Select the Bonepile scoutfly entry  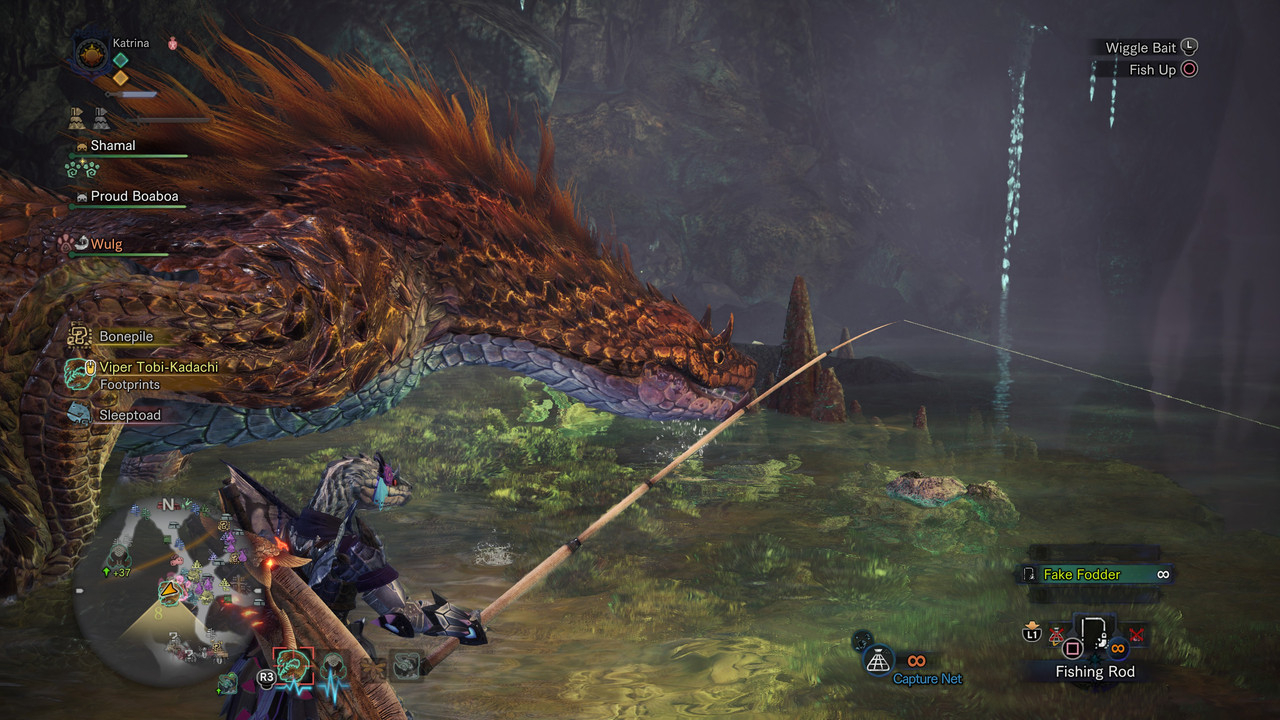click(125, 337)
